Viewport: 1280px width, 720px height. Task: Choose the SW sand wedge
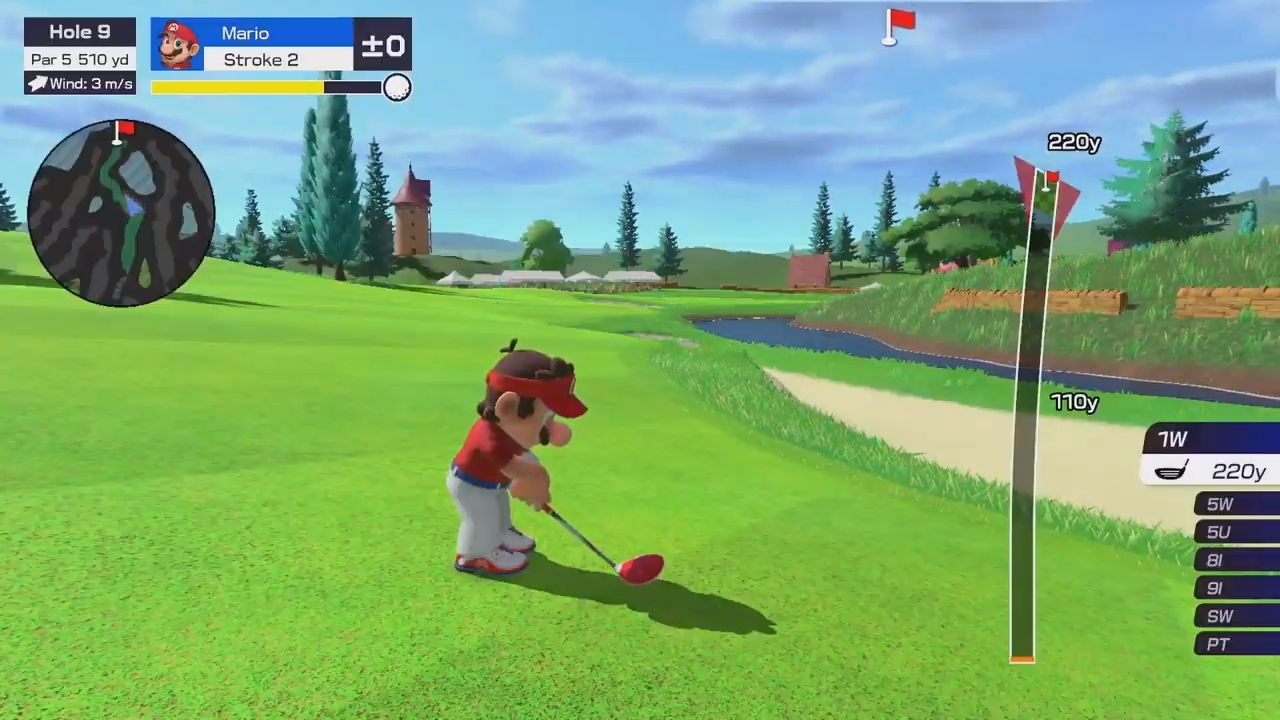tap(1236, 616)
